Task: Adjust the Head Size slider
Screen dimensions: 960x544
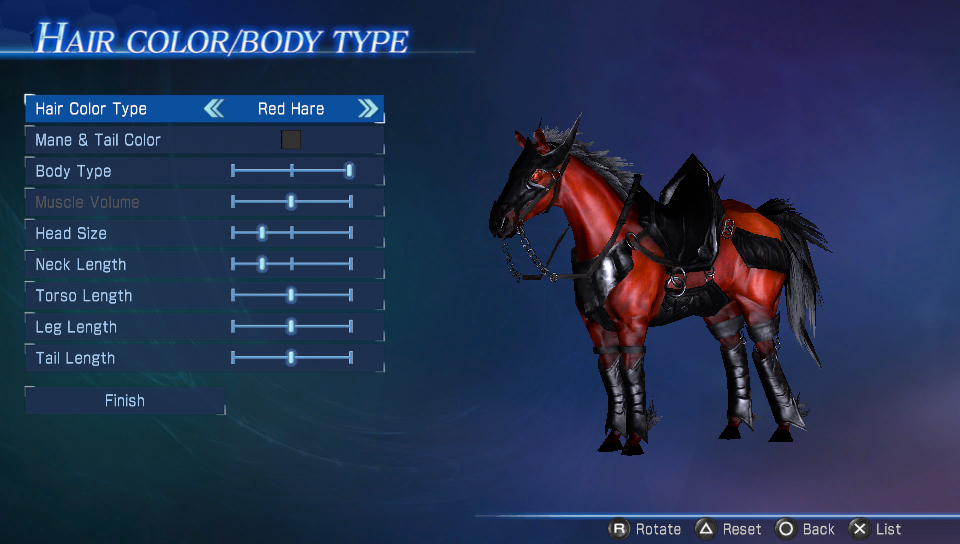Action: coord(262,233)
